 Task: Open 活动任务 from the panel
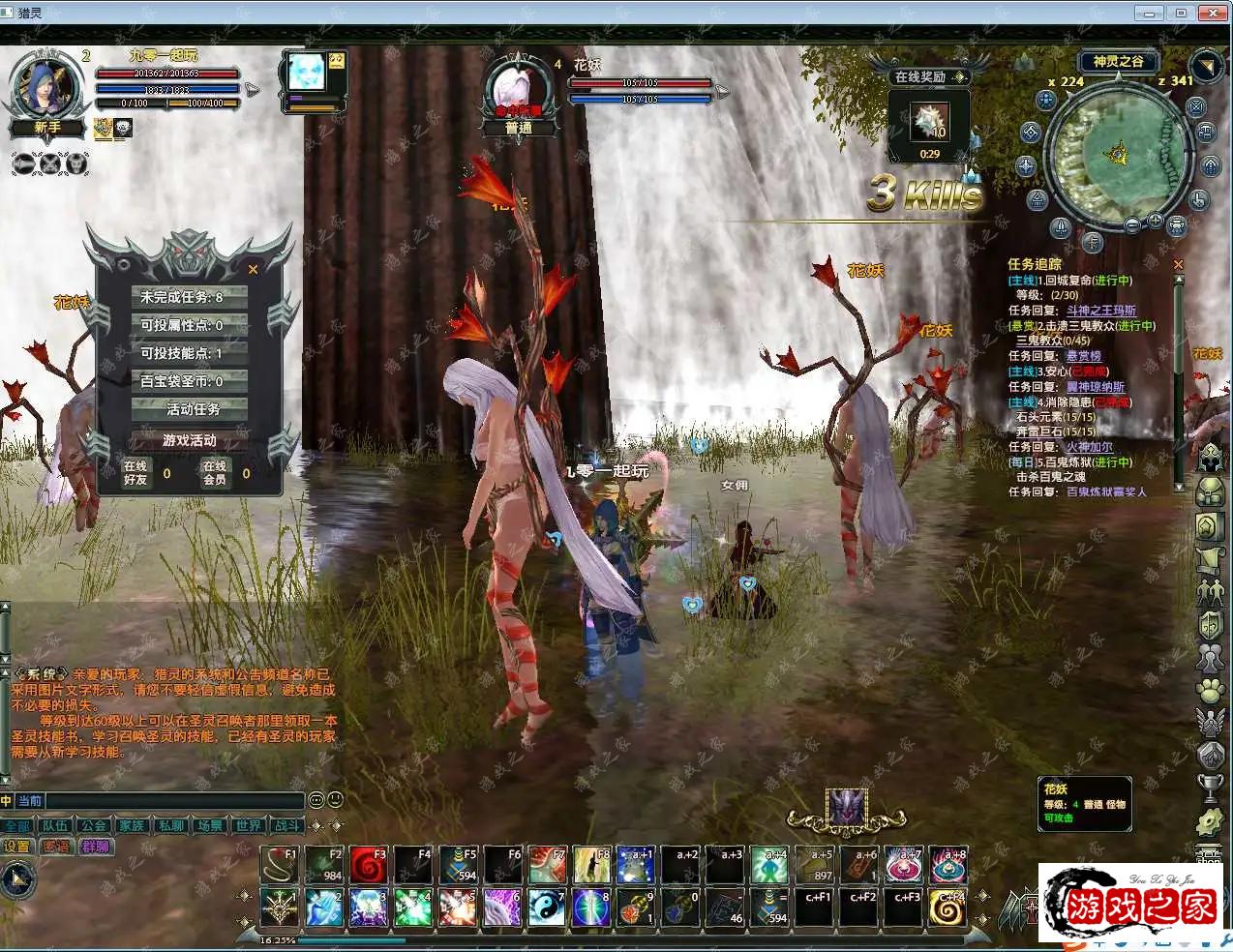click(x=190, y=409)
